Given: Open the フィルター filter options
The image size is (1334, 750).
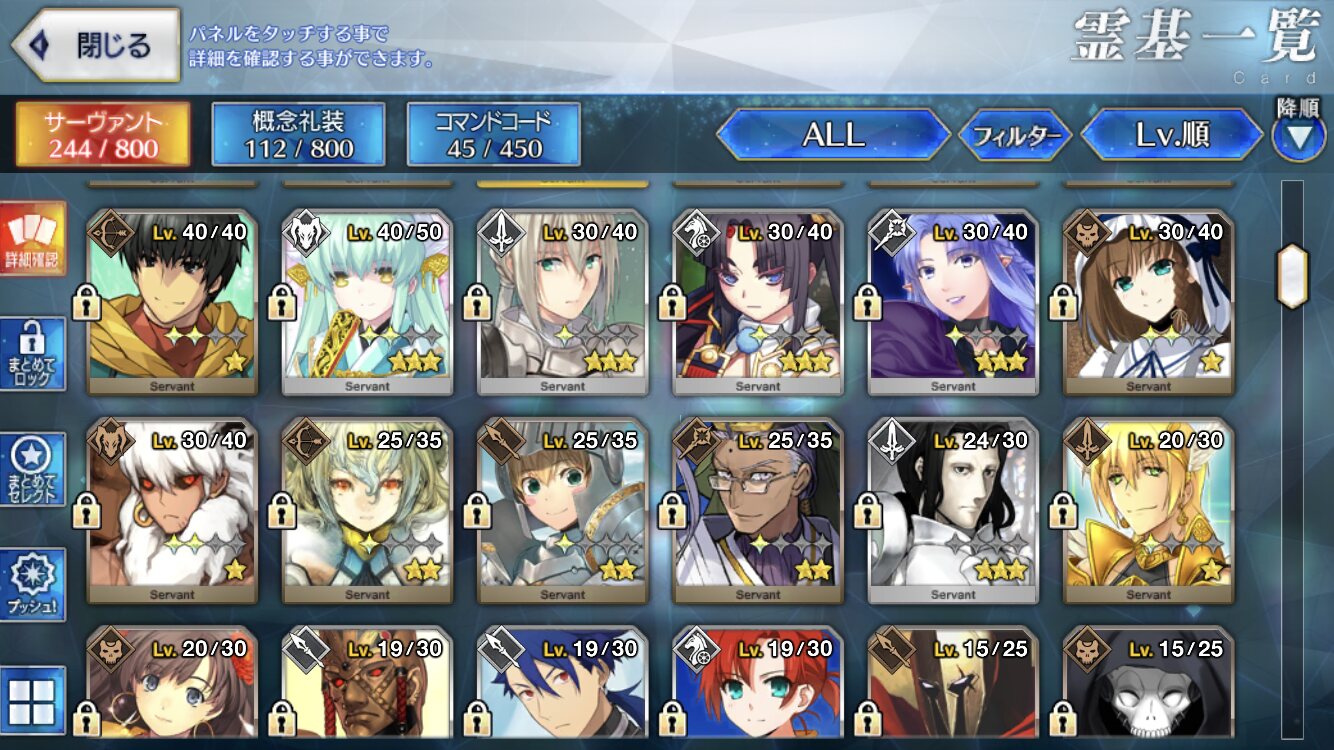Looking at the screenshot, I should coord(1015,136).
